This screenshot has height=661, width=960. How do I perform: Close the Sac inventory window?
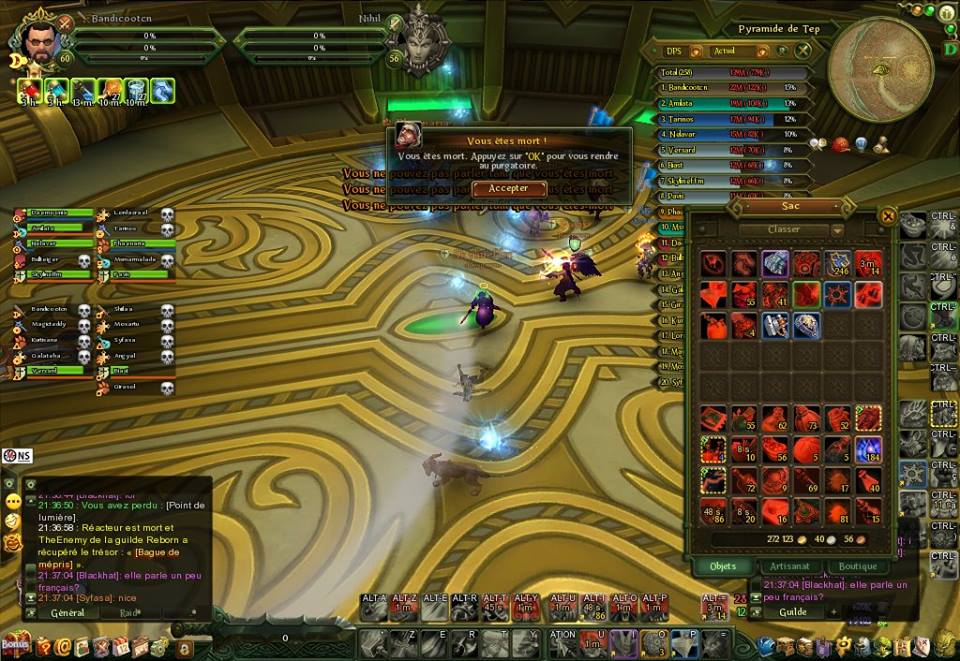pos(887,216)
